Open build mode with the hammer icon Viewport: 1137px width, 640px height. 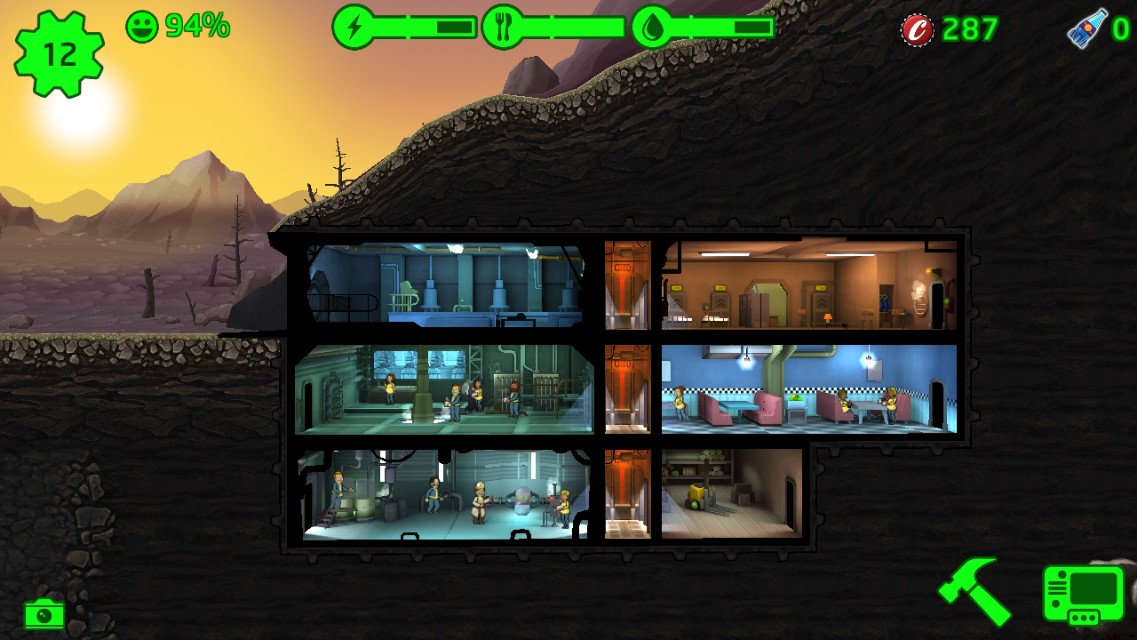tap(974, 590)
